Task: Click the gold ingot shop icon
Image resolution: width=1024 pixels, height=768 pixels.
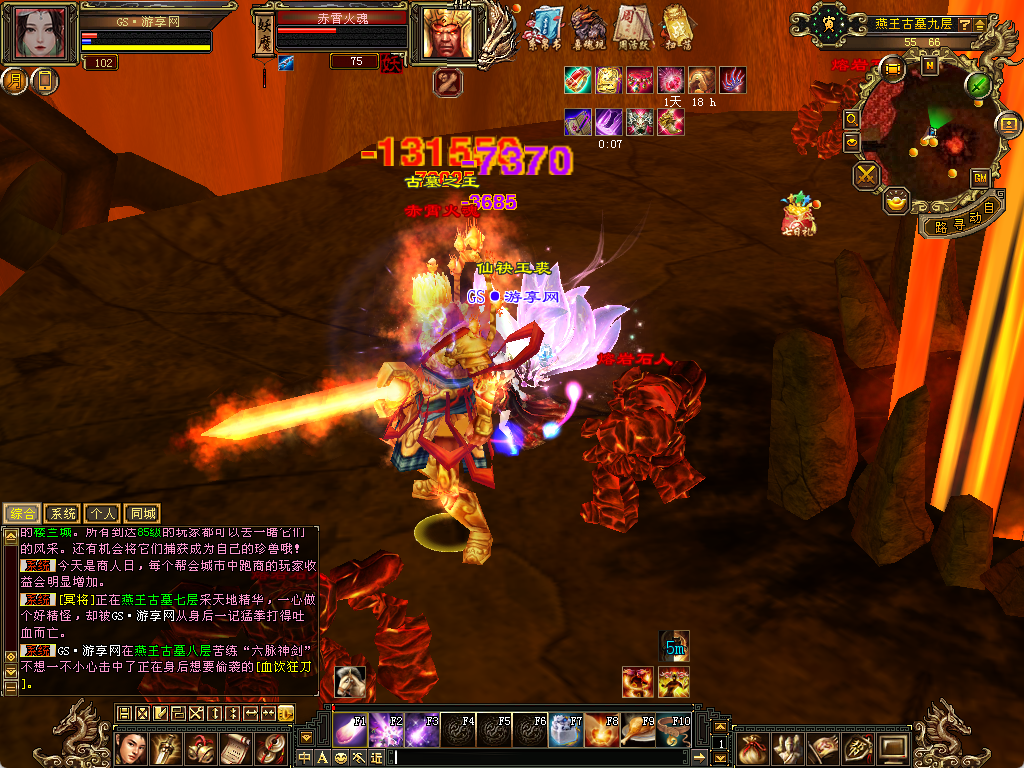Action: tap(897, 202)
